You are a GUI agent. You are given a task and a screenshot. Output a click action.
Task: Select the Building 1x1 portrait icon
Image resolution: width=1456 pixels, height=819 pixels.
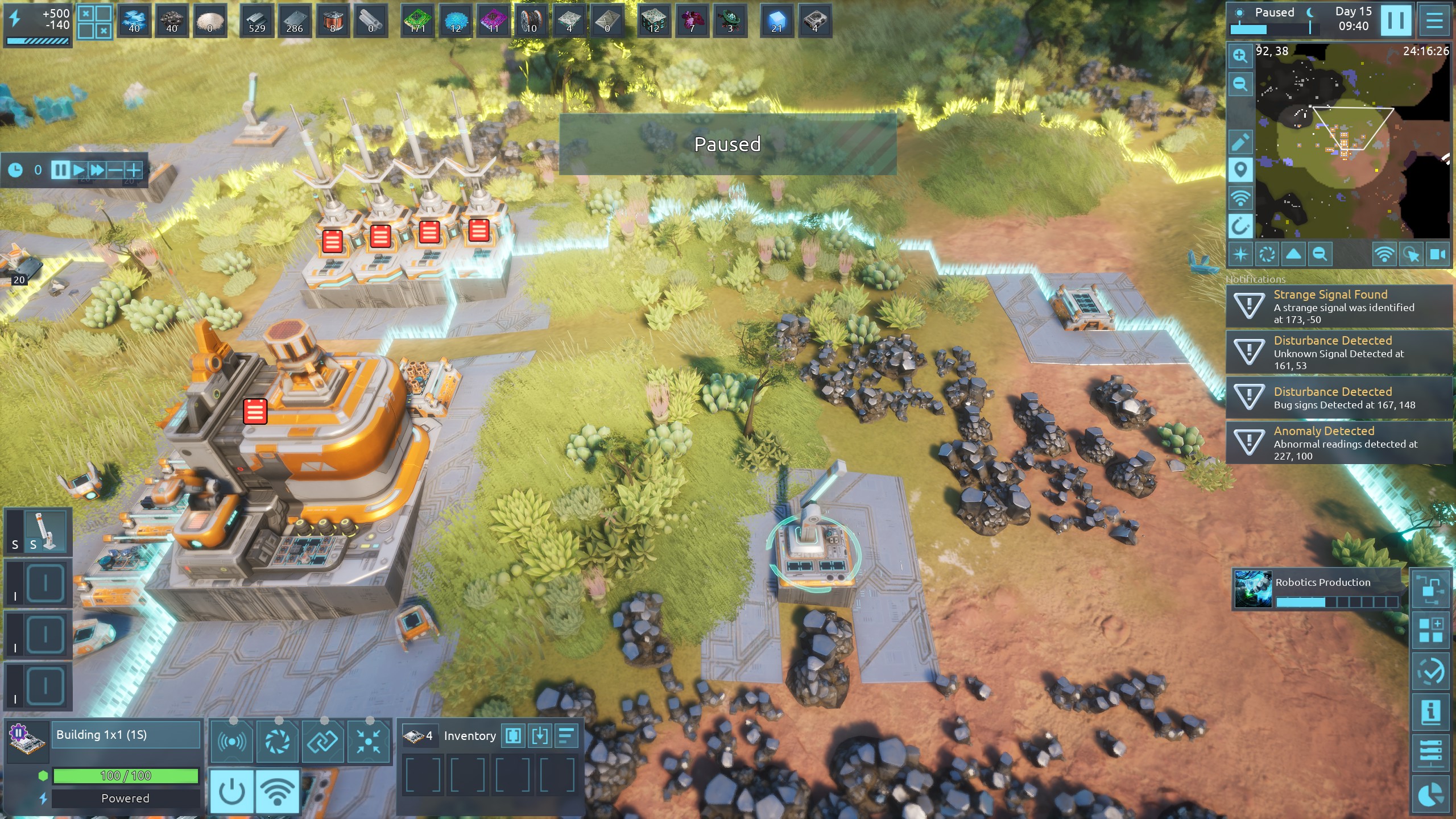coord(27,741)
